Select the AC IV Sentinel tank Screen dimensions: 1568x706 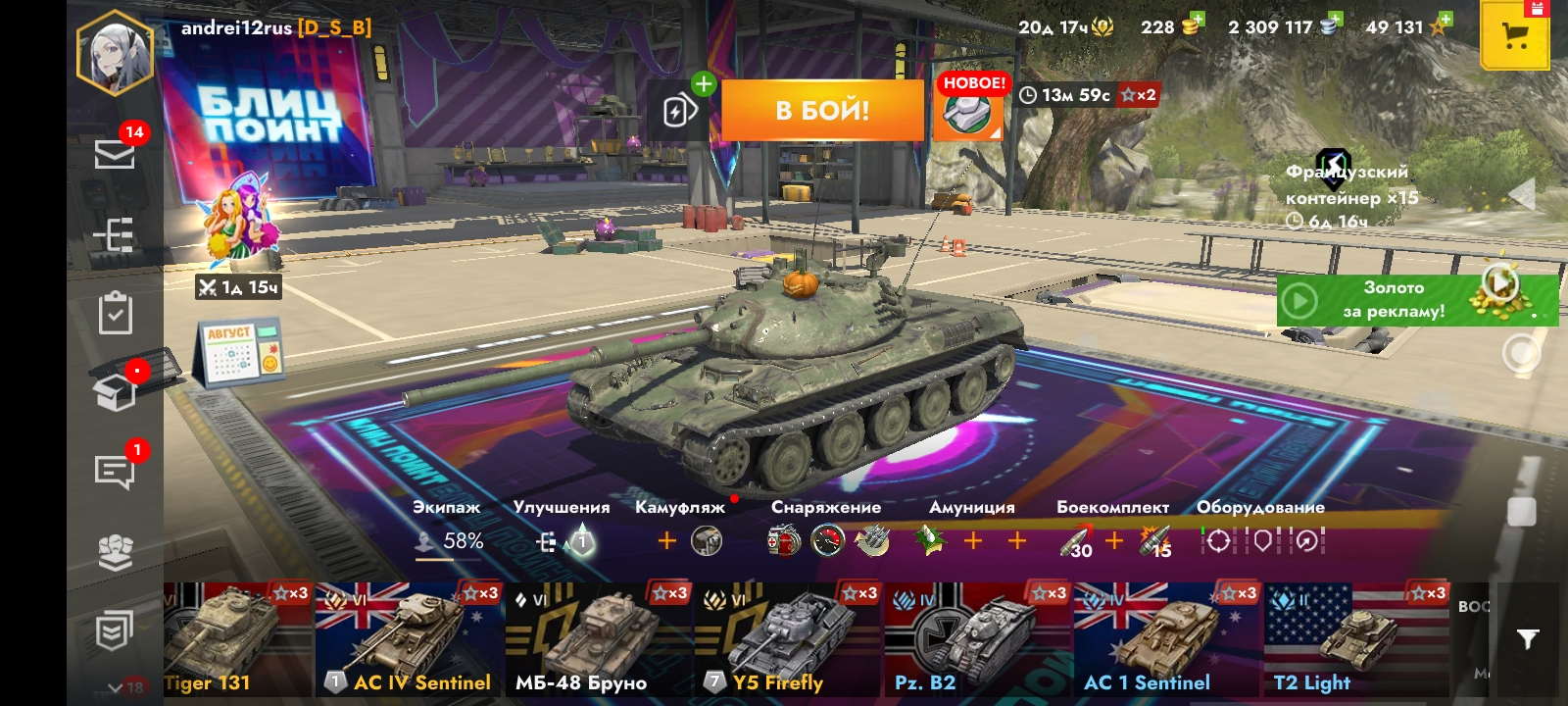409,639
